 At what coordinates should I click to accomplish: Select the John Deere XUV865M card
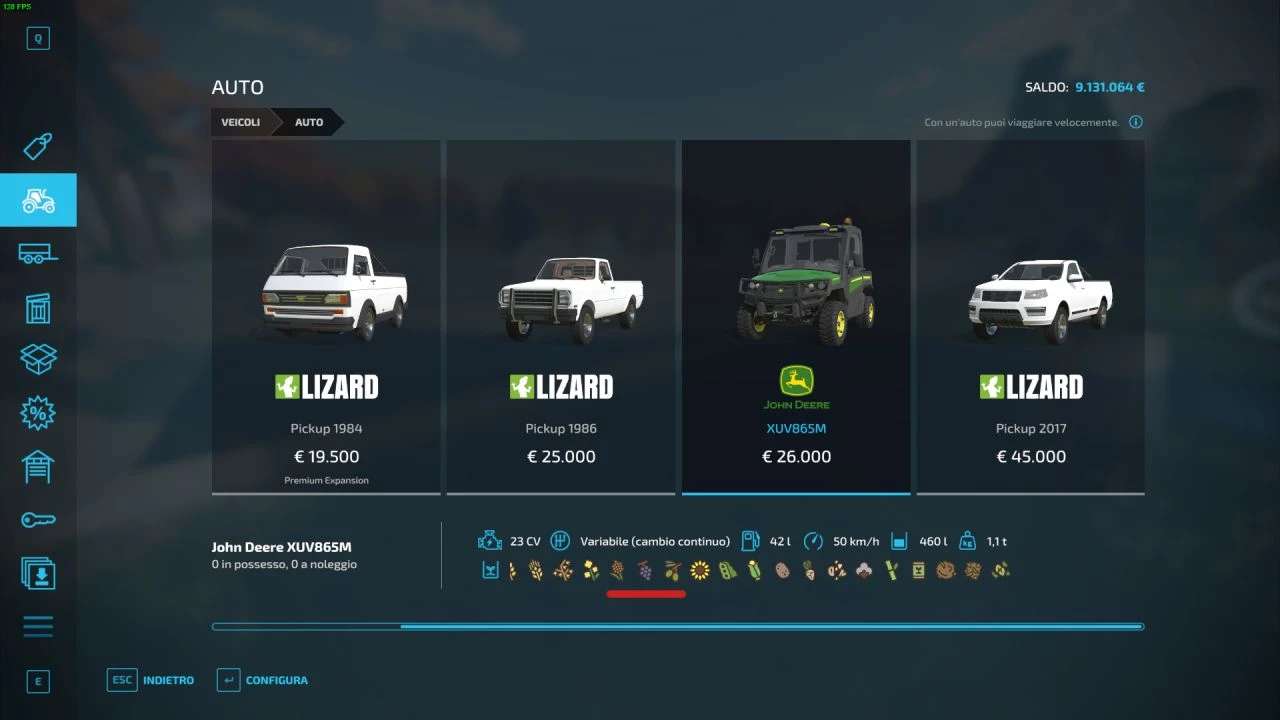[796, 316]
